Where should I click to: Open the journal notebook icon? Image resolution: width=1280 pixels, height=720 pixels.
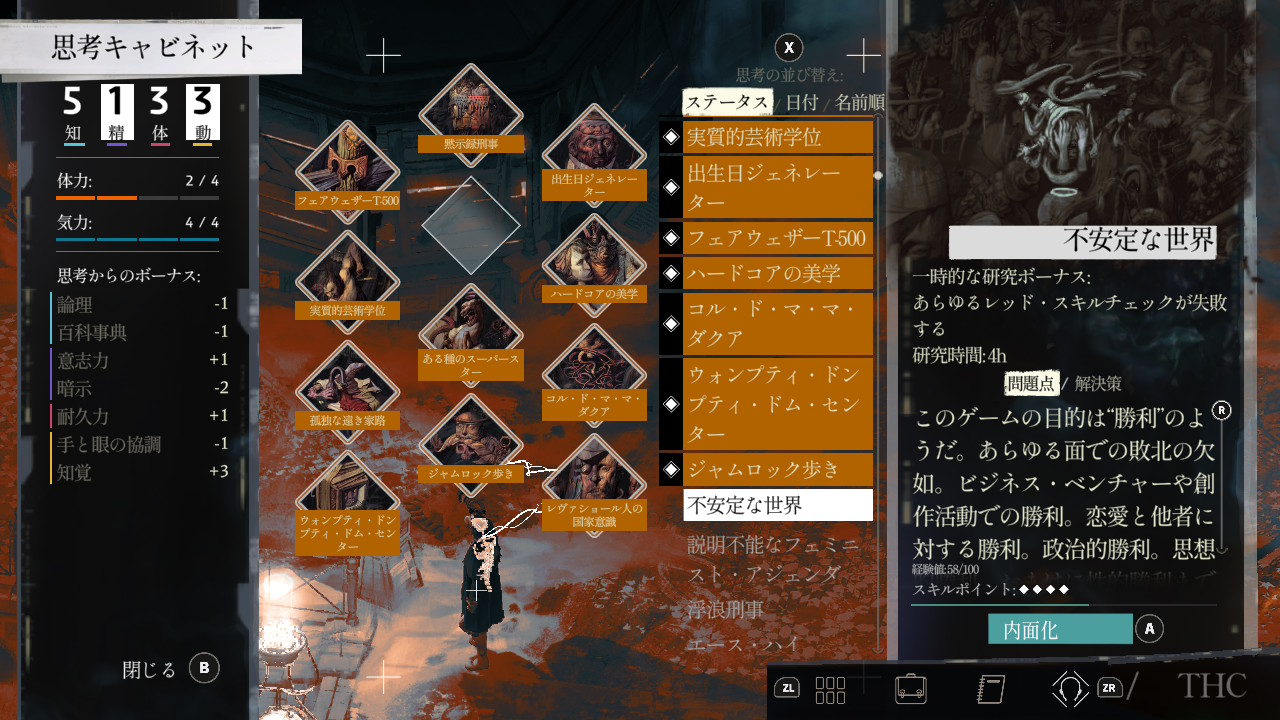(989, 688)
